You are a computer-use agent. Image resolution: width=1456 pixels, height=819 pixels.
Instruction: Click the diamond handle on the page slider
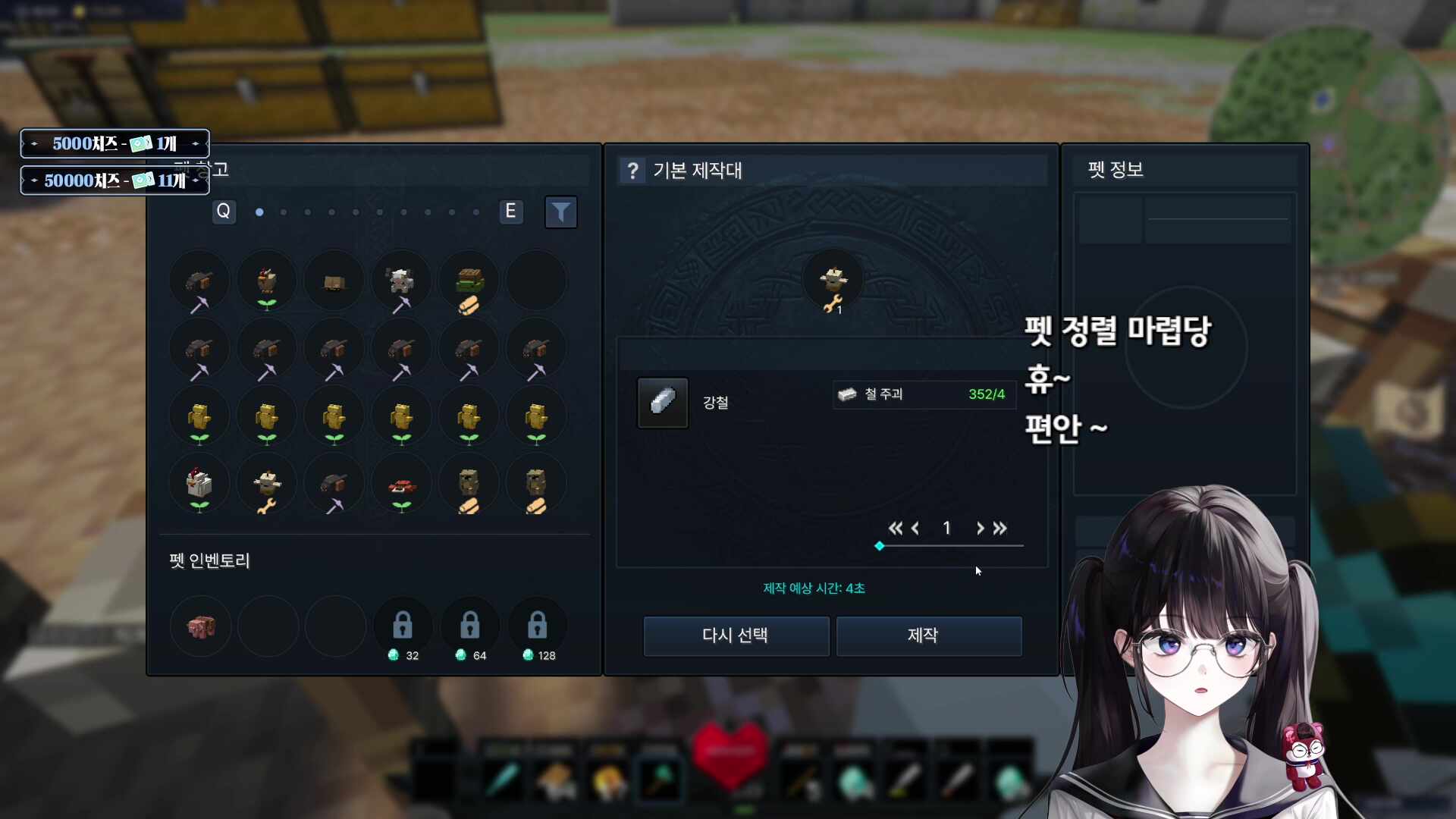tap(880, 546)
